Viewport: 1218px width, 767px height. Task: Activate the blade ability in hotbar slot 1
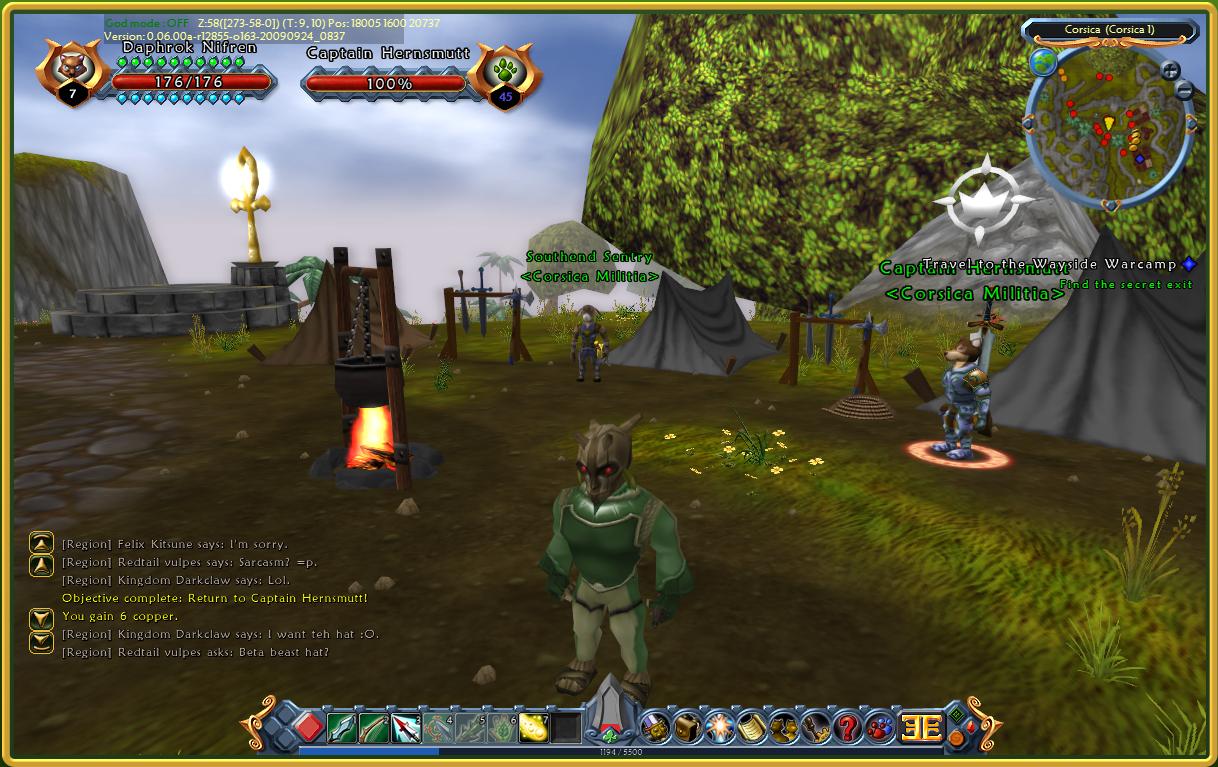[341, 728]
